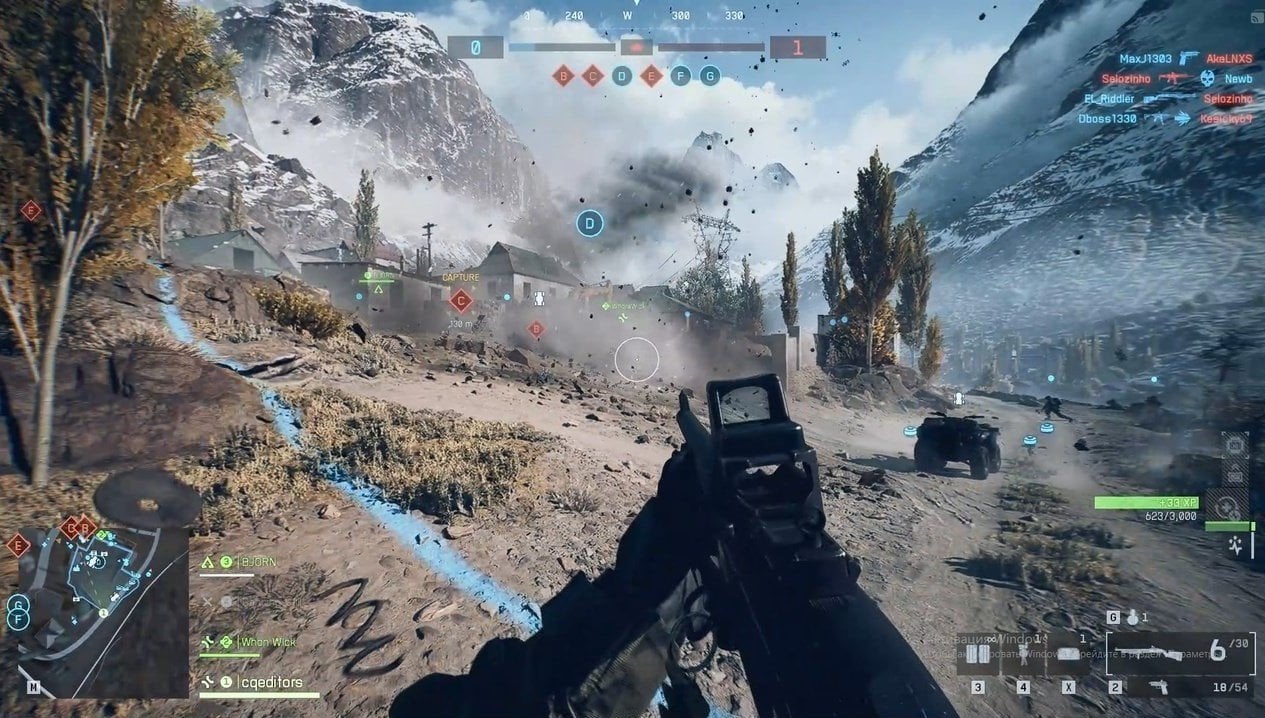1265x718 pixels.
Task: Activate the gadget slot marked X
Action: coord(1068,655)
